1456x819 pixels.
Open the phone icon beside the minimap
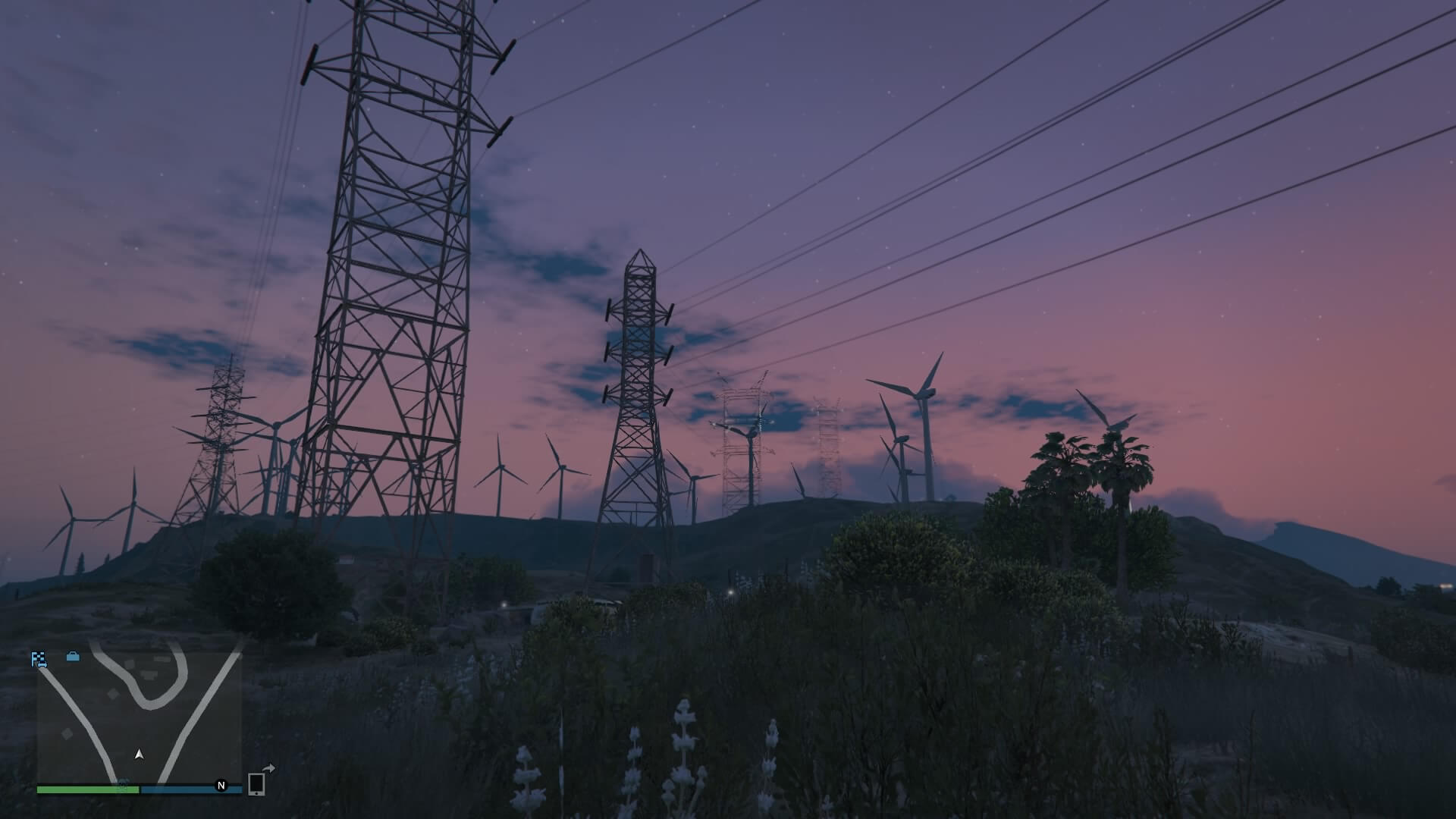(x=256, y=783)
